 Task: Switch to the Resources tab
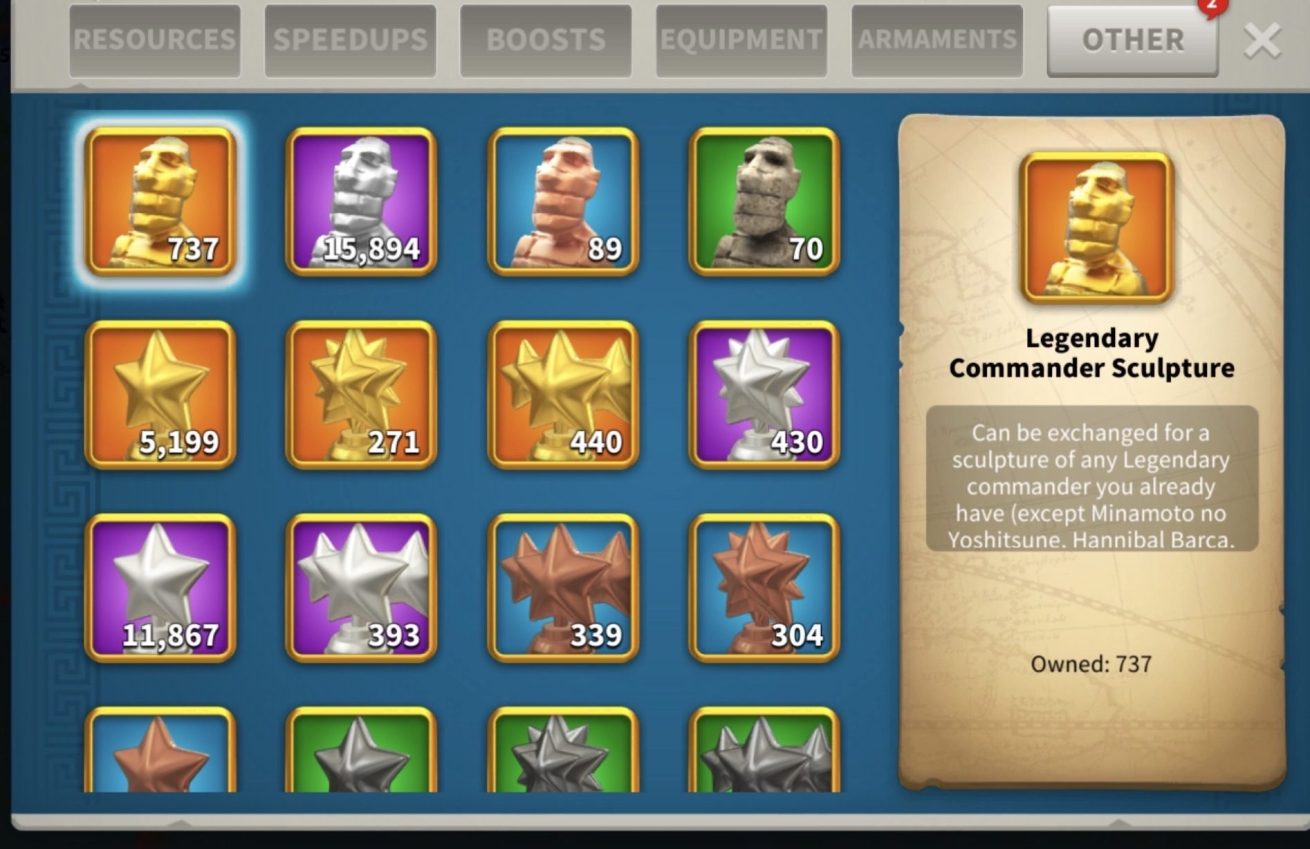(x=154, y=41)
